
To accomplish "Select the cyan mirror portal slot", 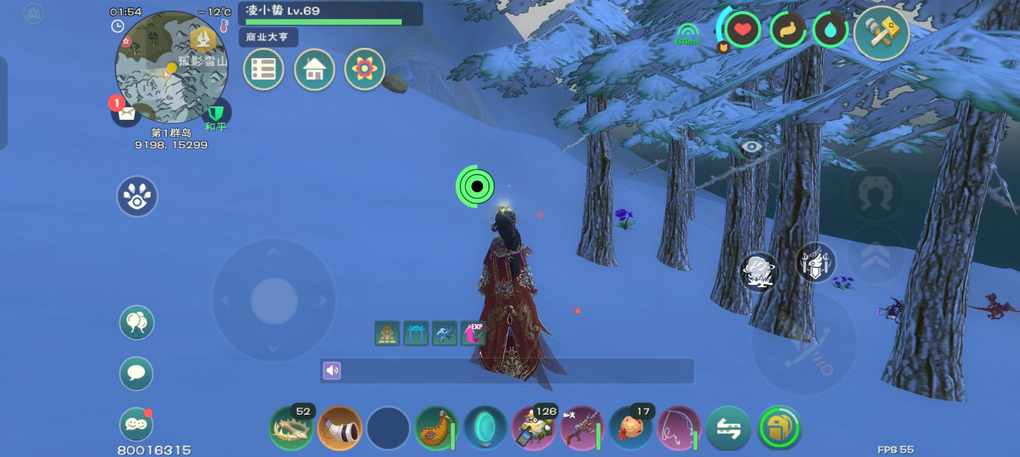I will (486, 429).
